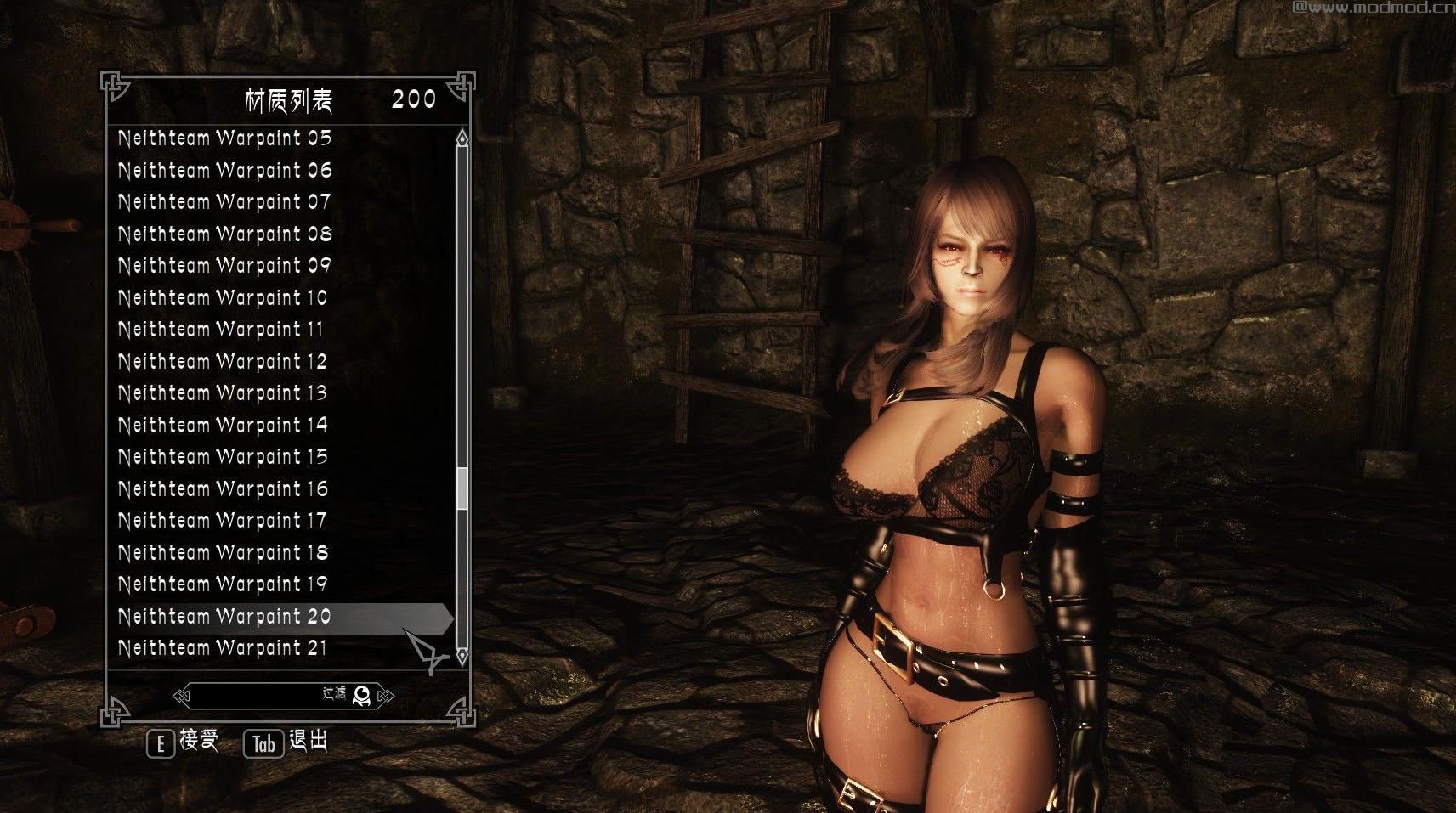Image resolution: width=1456 pixels, height=813 pixels.
Task: Choose Neithteam Warpaint 09
Action: 224,266
